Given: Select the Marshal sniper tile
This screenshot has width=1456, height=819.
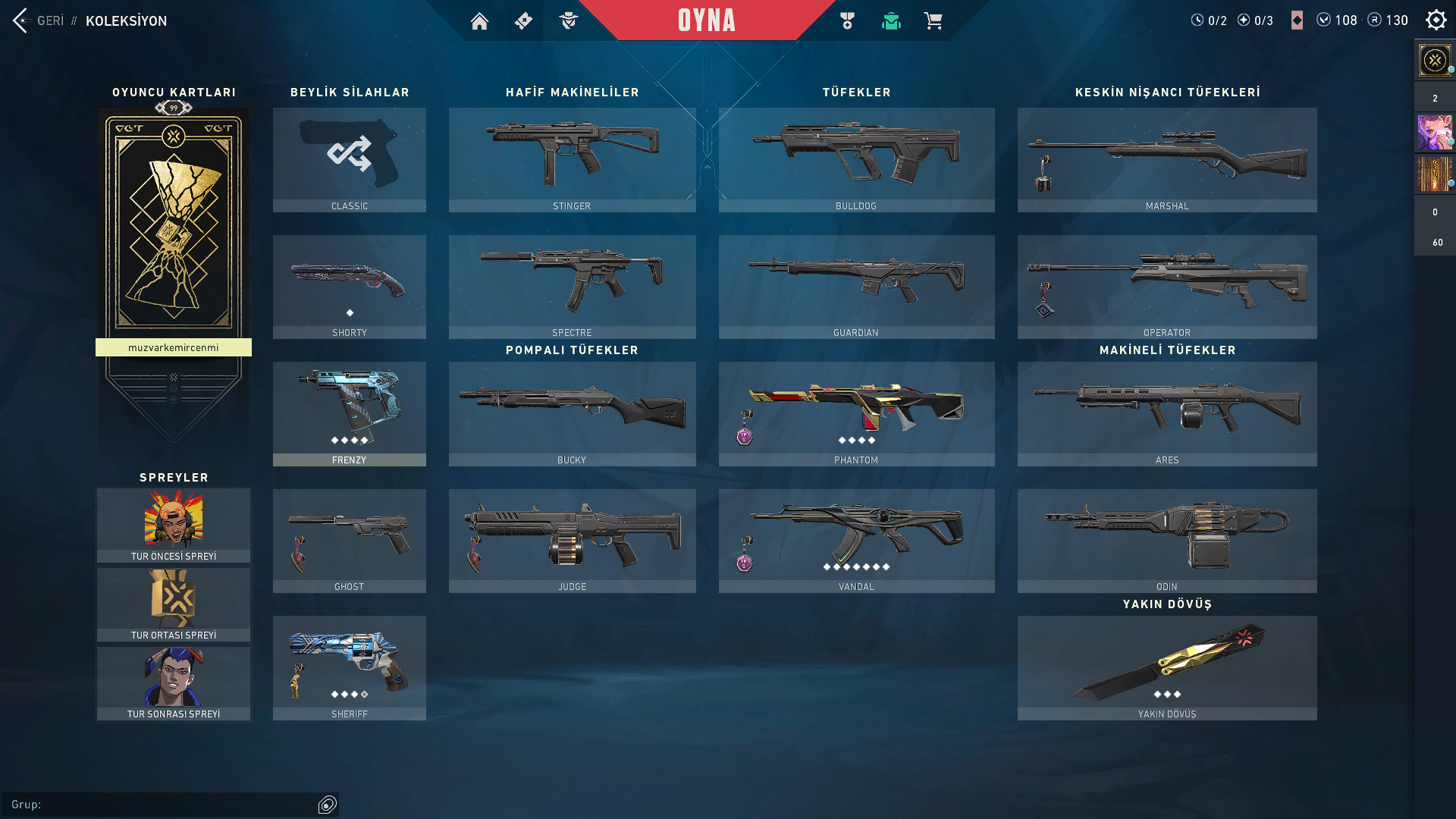Looking at the screenshot, I should click(1166, 159).
